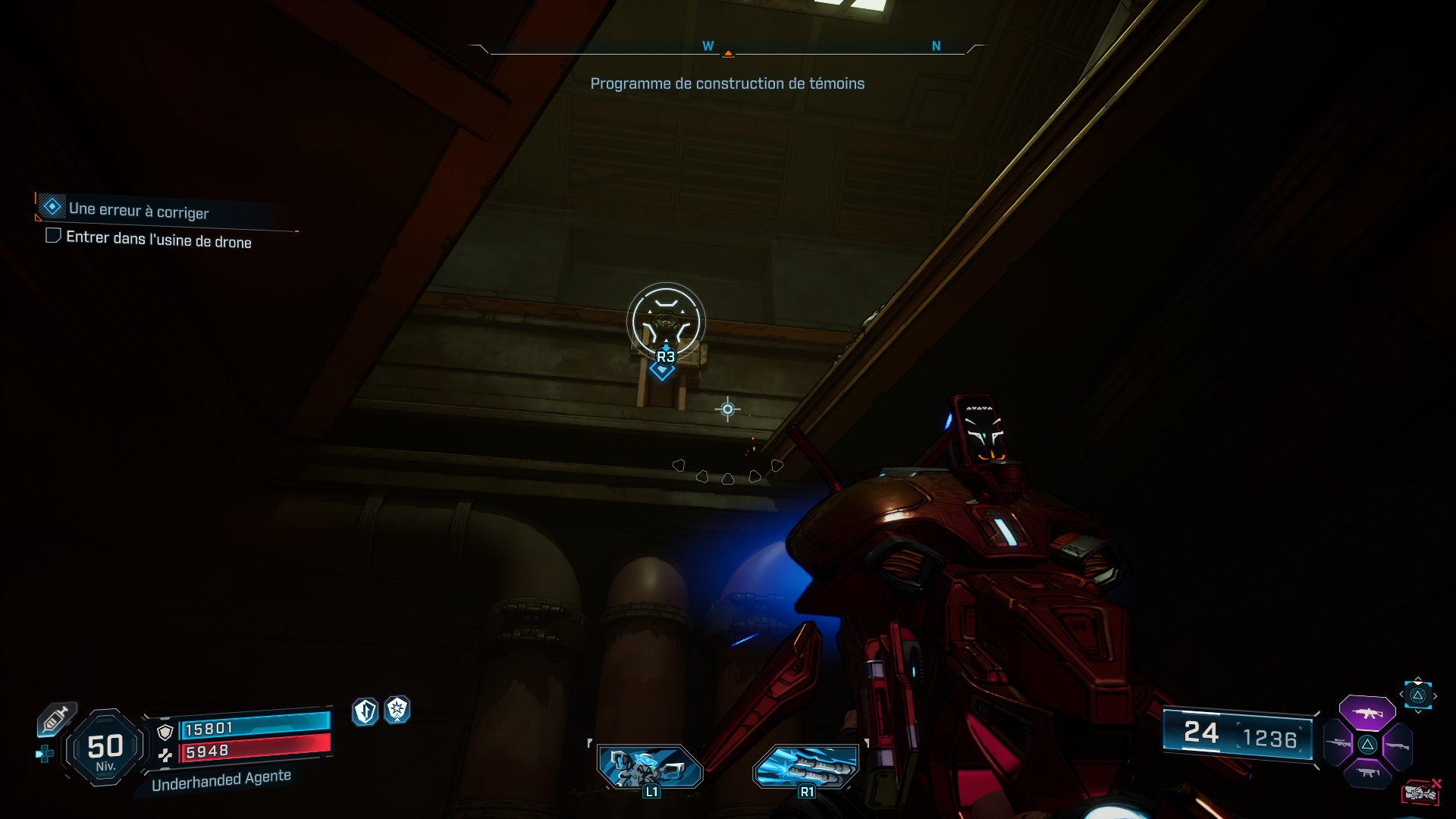Expand the 'Une erreur à corriger' mission entry
Viewport: 1456px width, 819px height.
coord(138,213)
